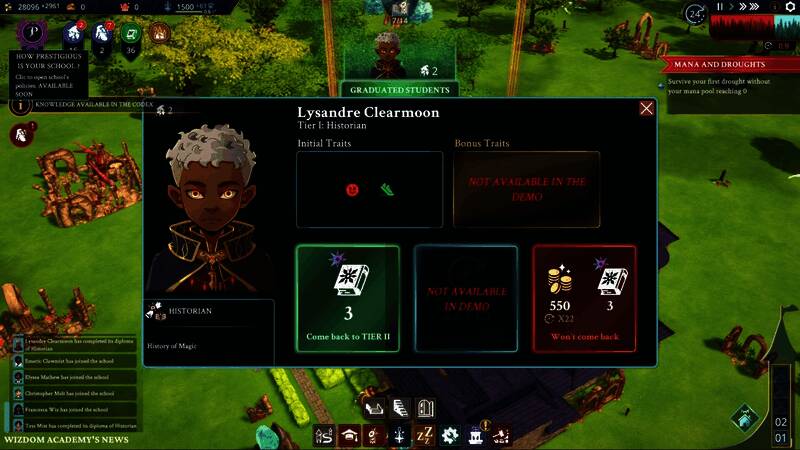Select the sleeping Zzz toolbar button
Viewport: 800px width, 450px height.
click(424, 436)
